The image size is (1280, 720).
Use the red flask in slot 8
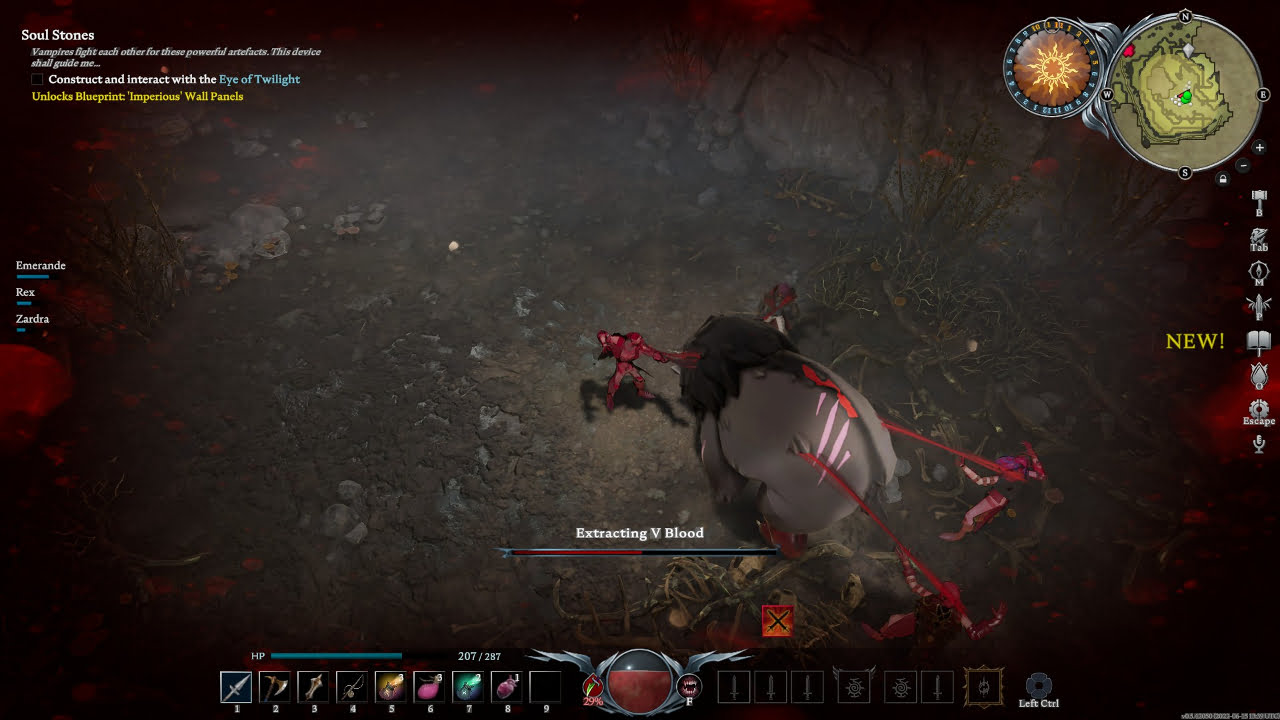(x=506, y=687)
